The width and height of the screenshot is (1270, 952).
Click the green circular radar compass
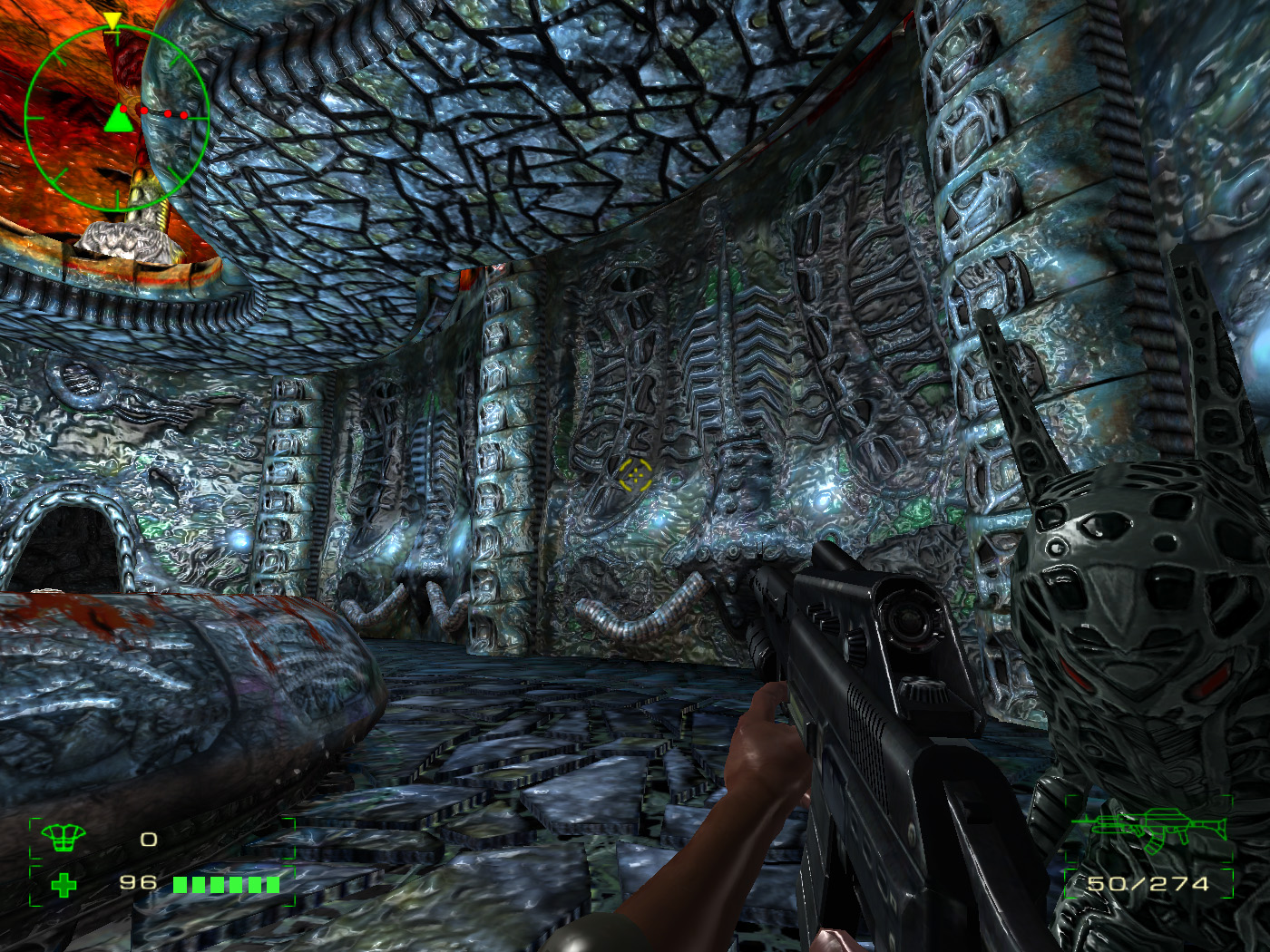(x=117, y=118)
